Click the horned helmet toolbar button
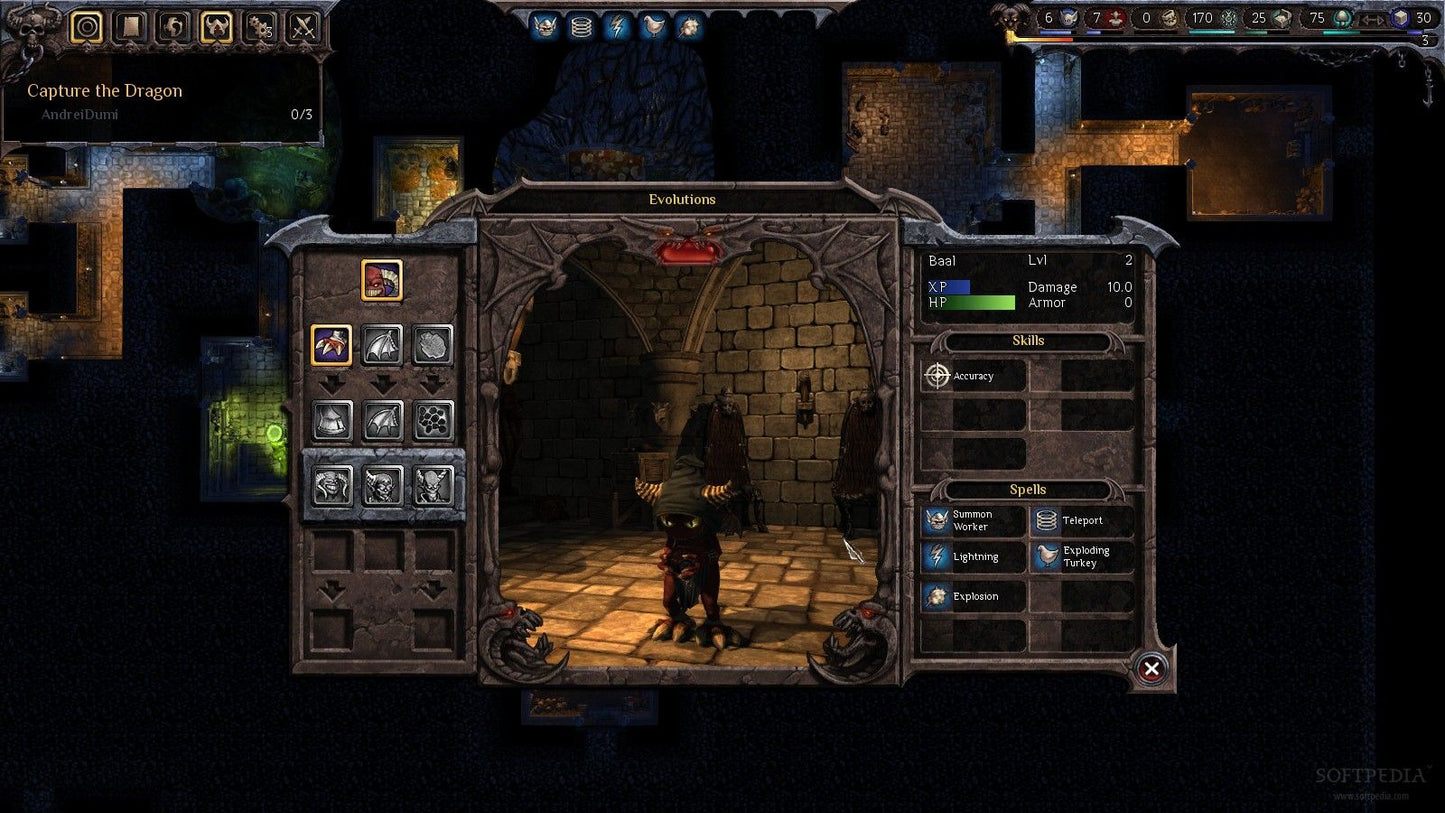The image size is (1445, 813). tap(216, 27)
